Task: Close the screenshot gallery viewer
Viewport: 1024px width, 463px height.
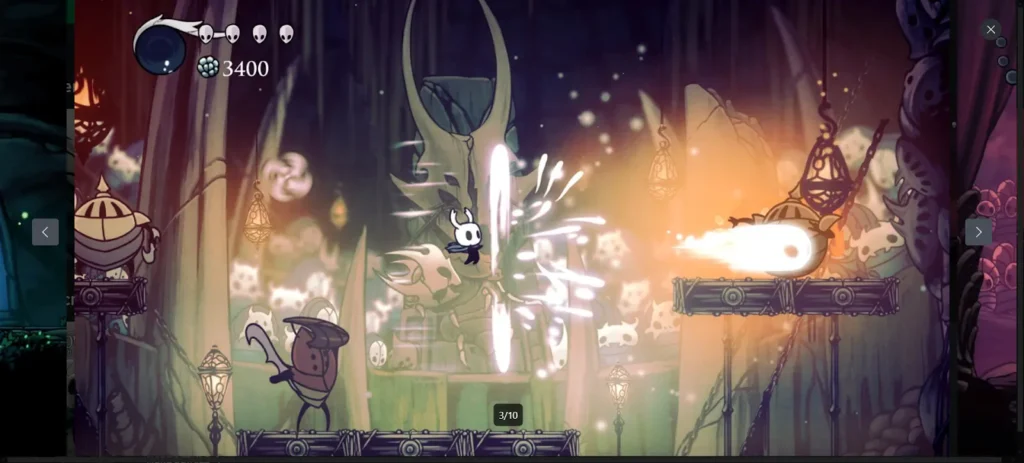Action: click(990, 30)
